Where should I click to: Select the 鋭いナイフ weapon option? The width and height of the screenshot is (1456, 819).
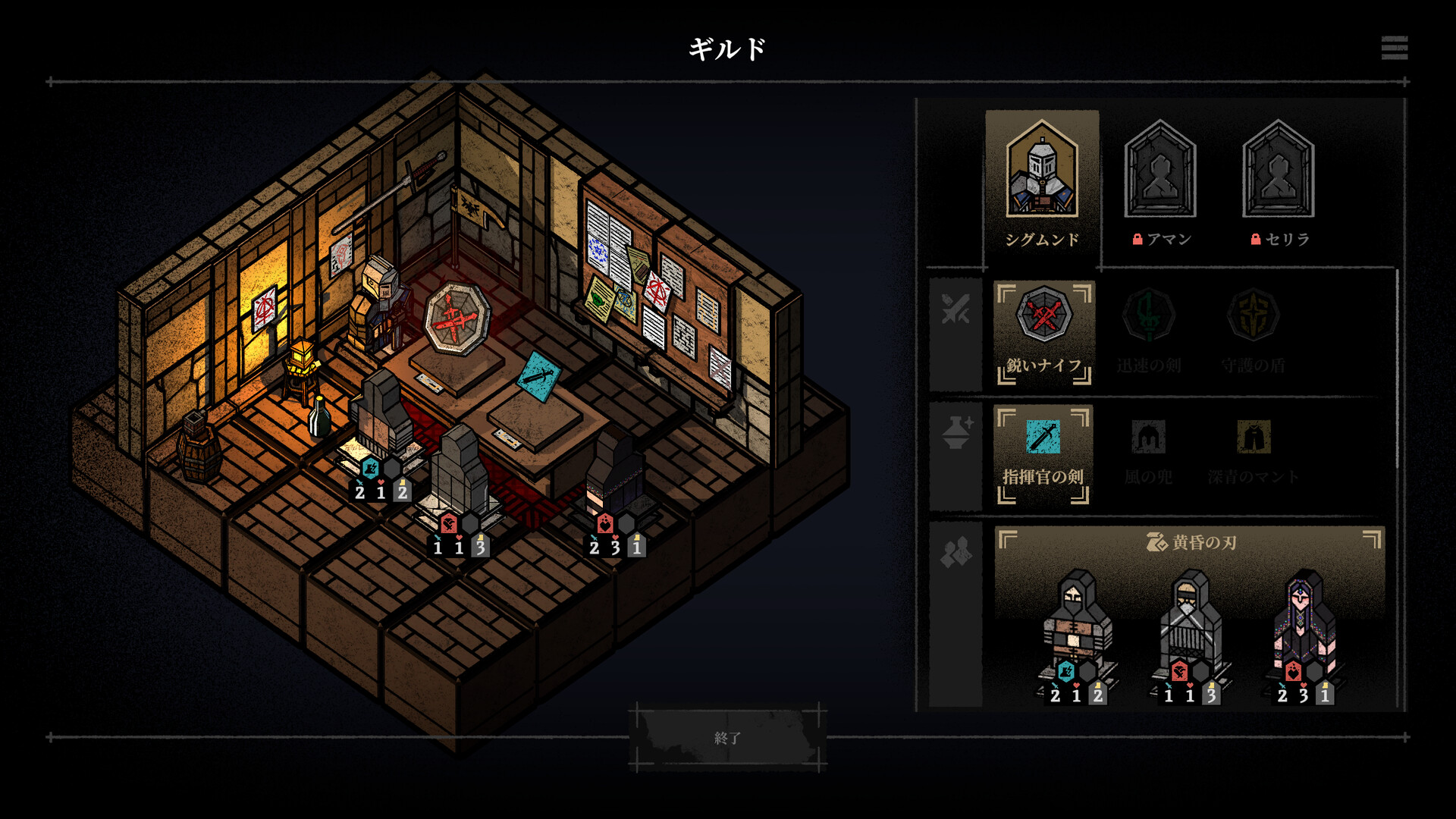pos(1043,332)
